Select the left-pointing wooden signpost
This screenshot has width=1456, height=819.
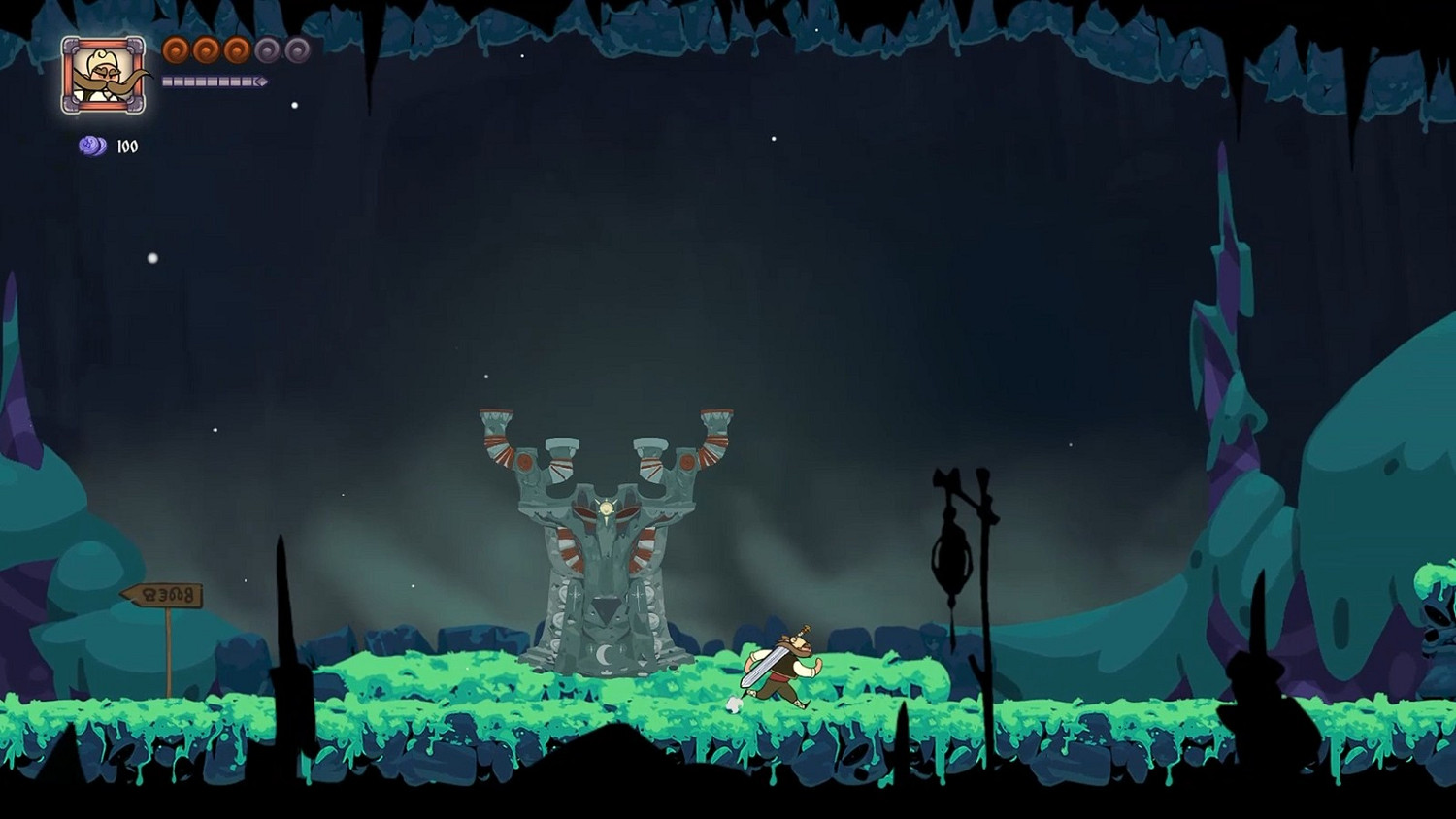click(163, 594)
